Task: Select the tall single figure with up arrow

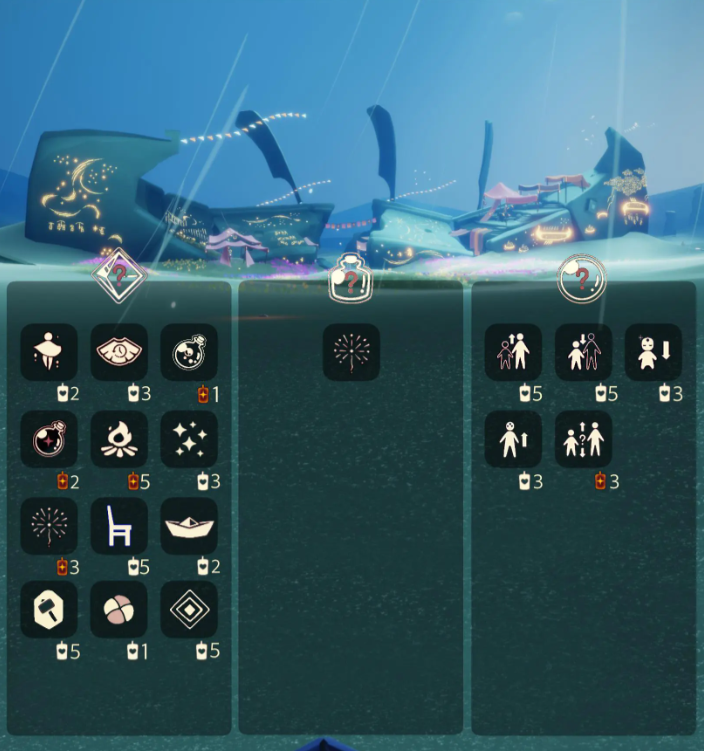Action: (x=513, y=439)
